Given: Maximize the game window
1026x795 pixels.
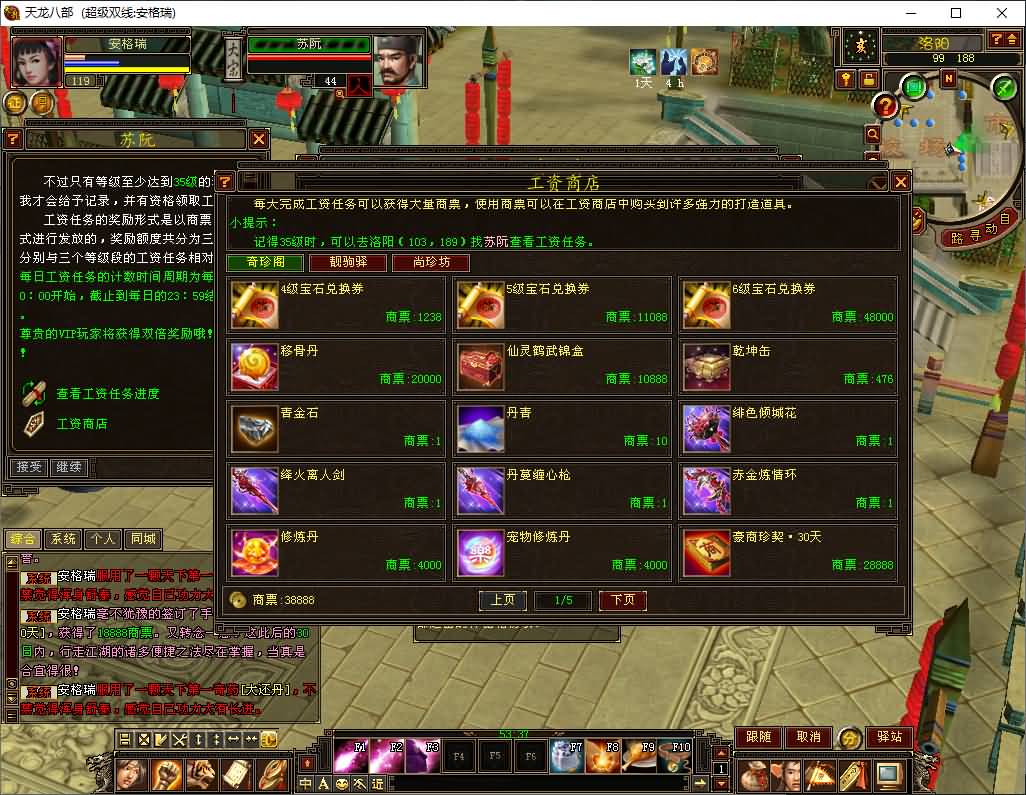Looking at the screenshot, I should 955,13.
